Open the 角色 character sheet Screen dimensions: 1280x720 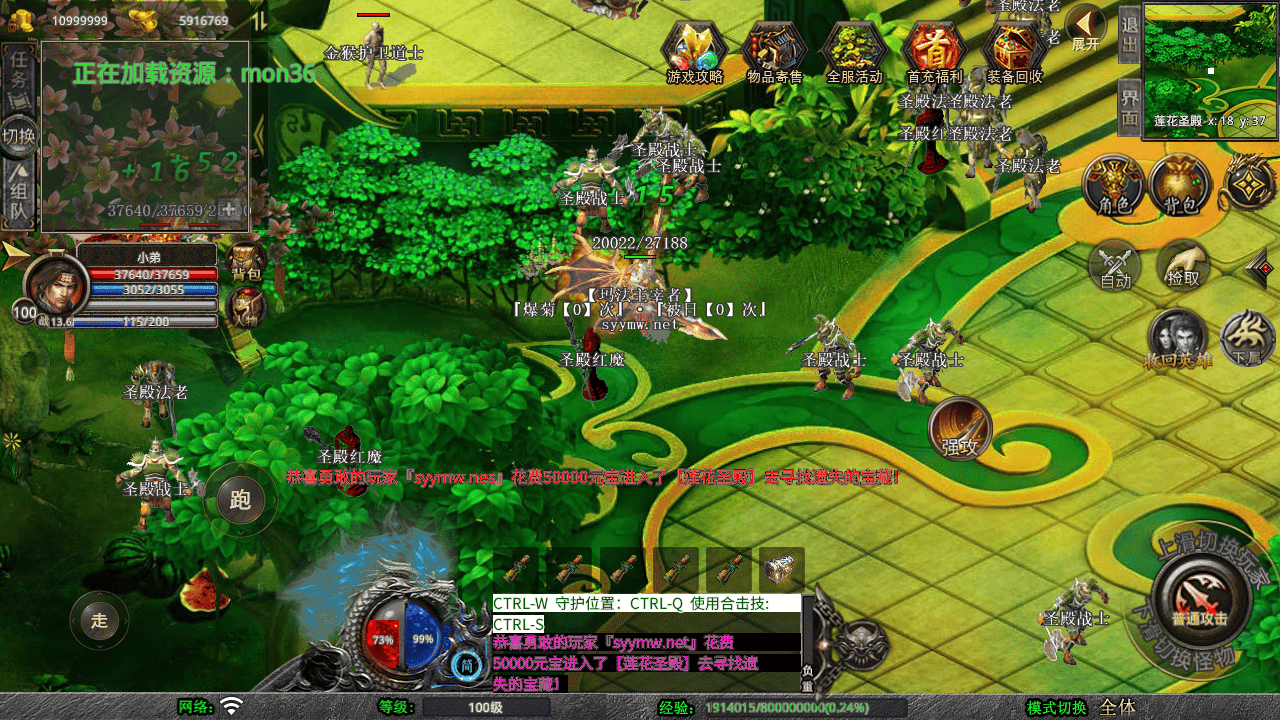tap(1113, 187)
